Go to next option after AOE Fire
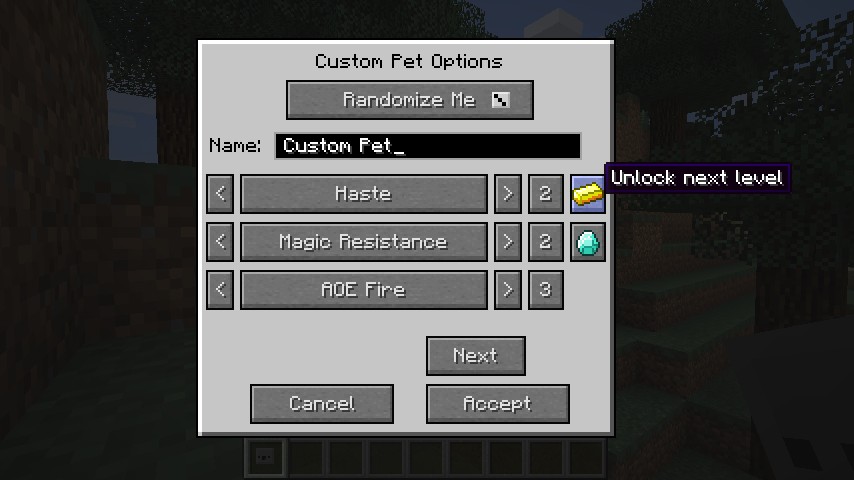The height and width of the screenshot is (480, 854). (508, 290)
